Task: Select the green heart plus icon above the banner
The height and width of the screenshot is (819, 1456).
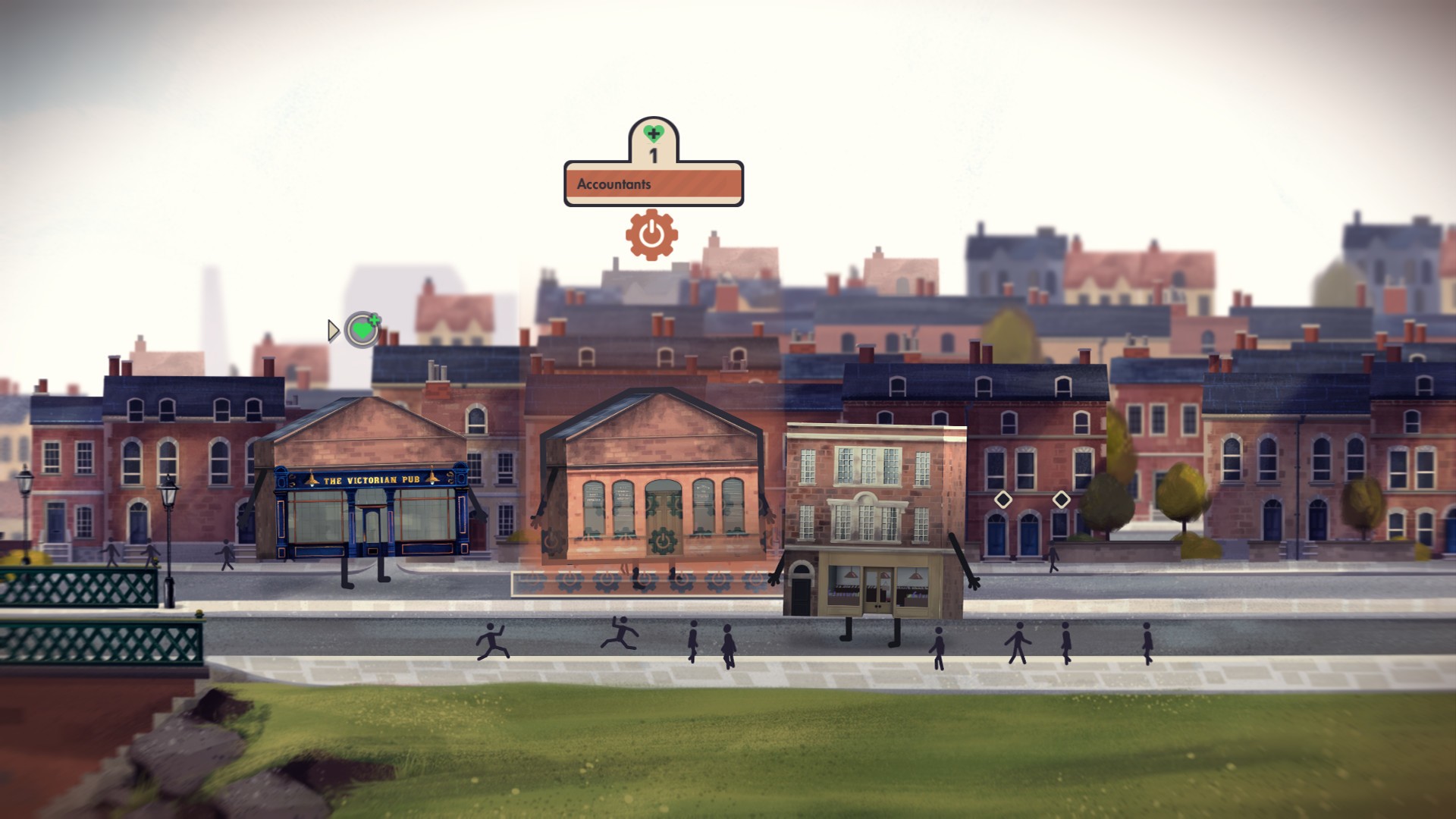Action: pyautogui.click(x=654, y=132)
